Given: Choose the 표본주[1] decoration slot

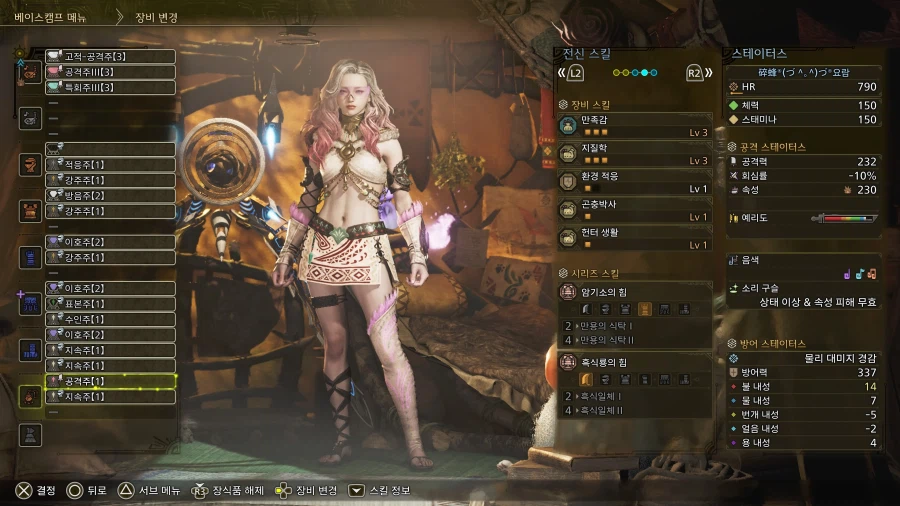Looking at the screenshot, I should tap(110, 303).
